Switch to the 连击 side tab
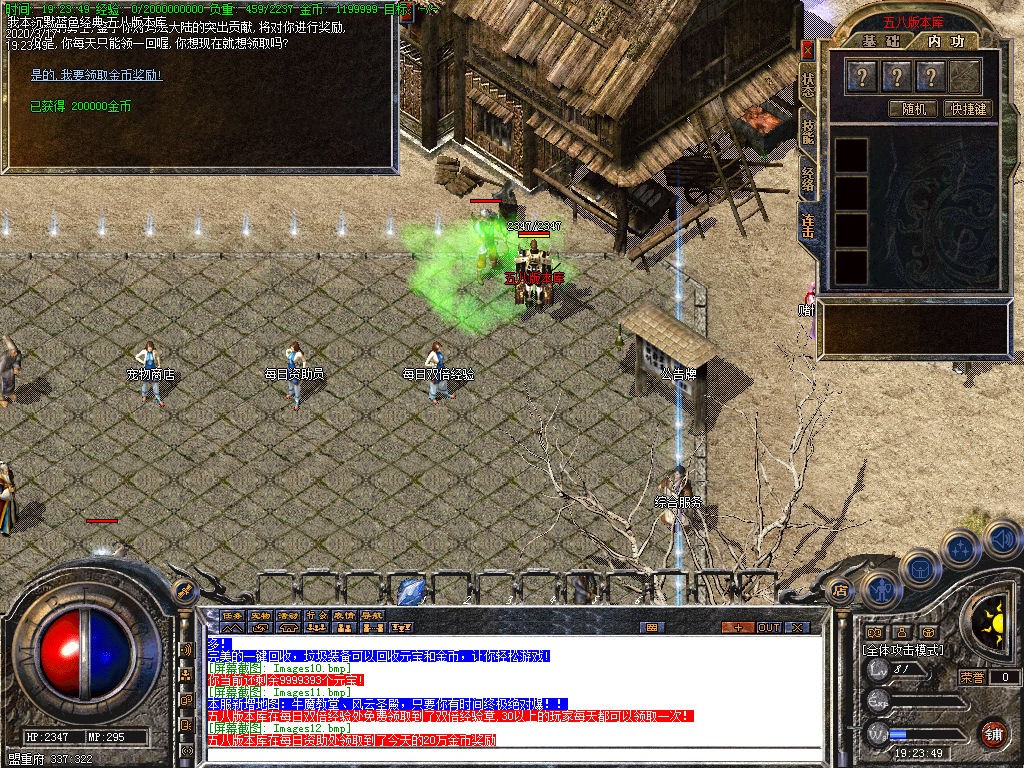 808,227
